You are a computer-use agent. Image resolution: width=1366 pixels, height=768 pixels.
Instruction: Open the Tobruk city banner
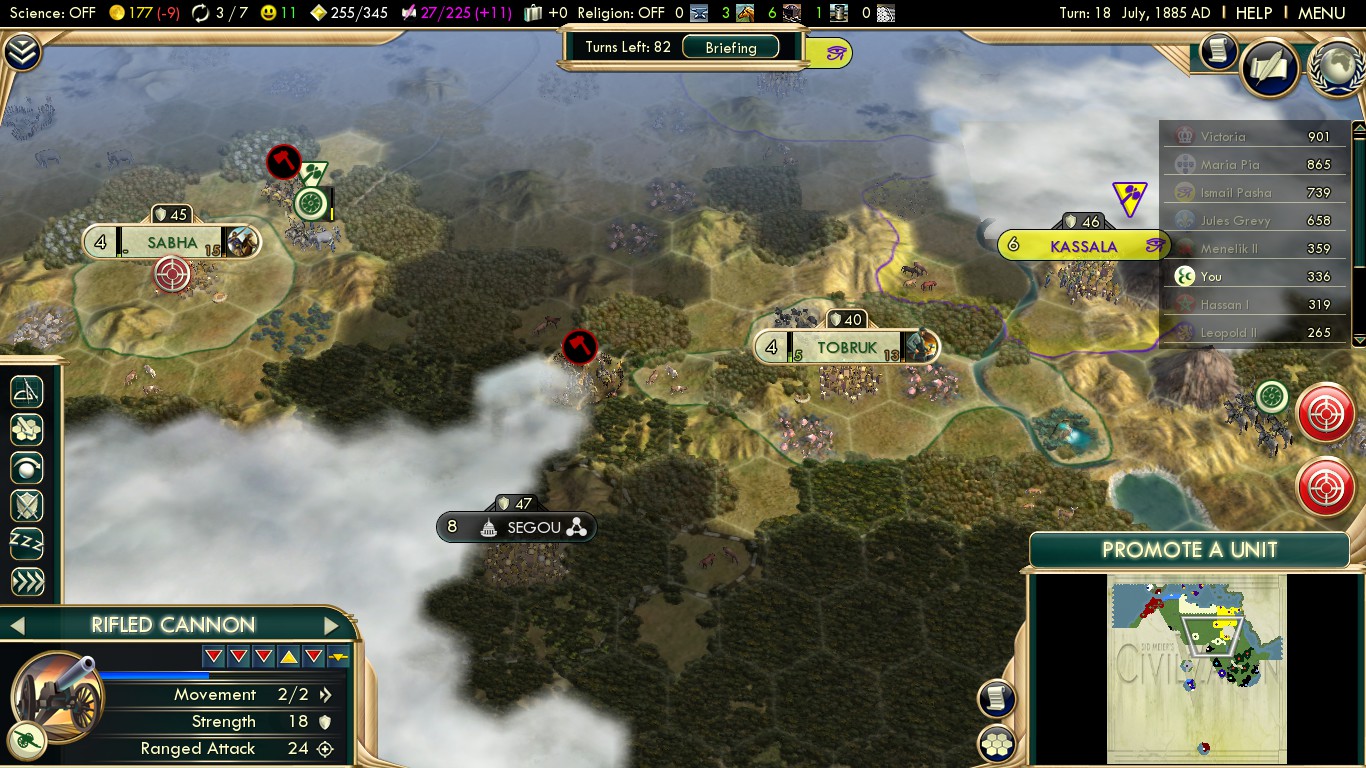pos(846,348)
